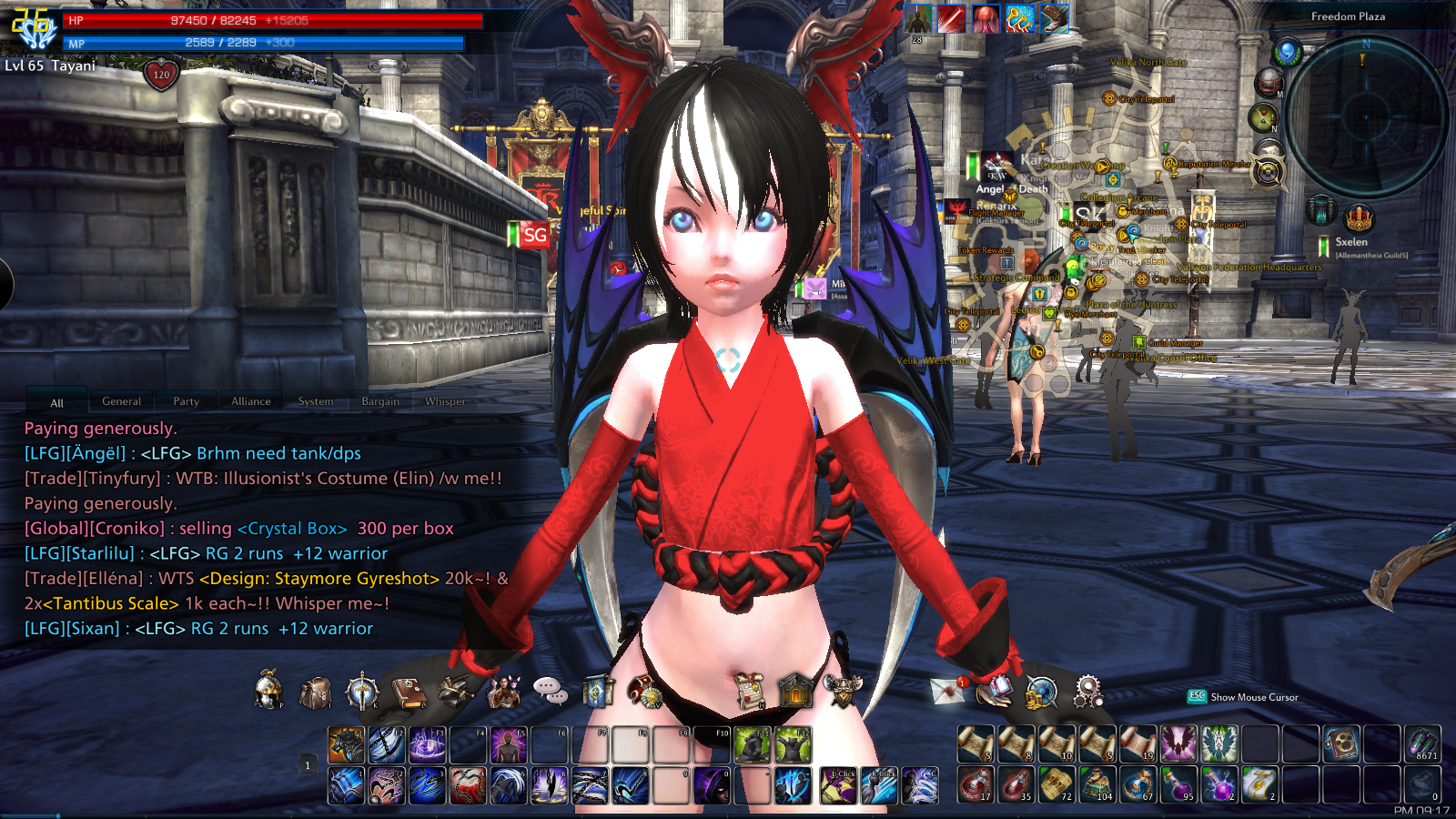Switch to the General chat tab
Viewport: 1456px width, 819px height.
(121, 401)
